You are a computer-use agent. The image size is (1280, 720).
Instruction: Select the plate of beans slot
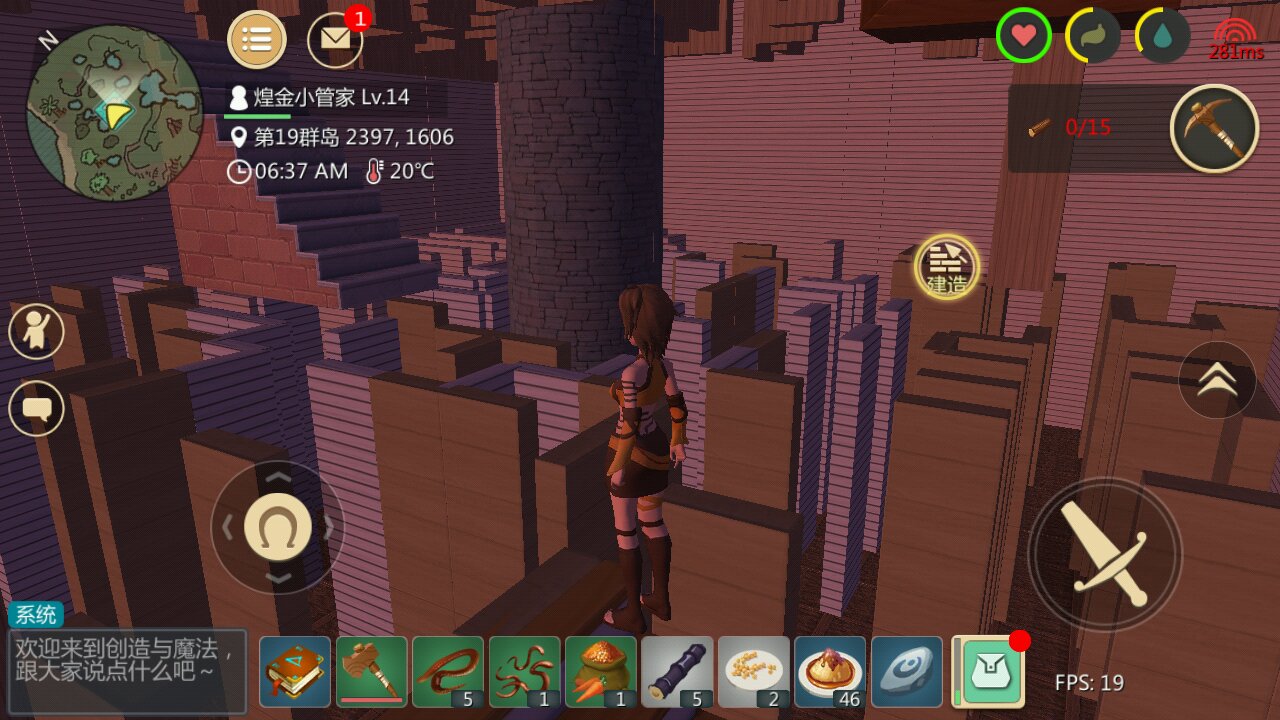point(754,672)
